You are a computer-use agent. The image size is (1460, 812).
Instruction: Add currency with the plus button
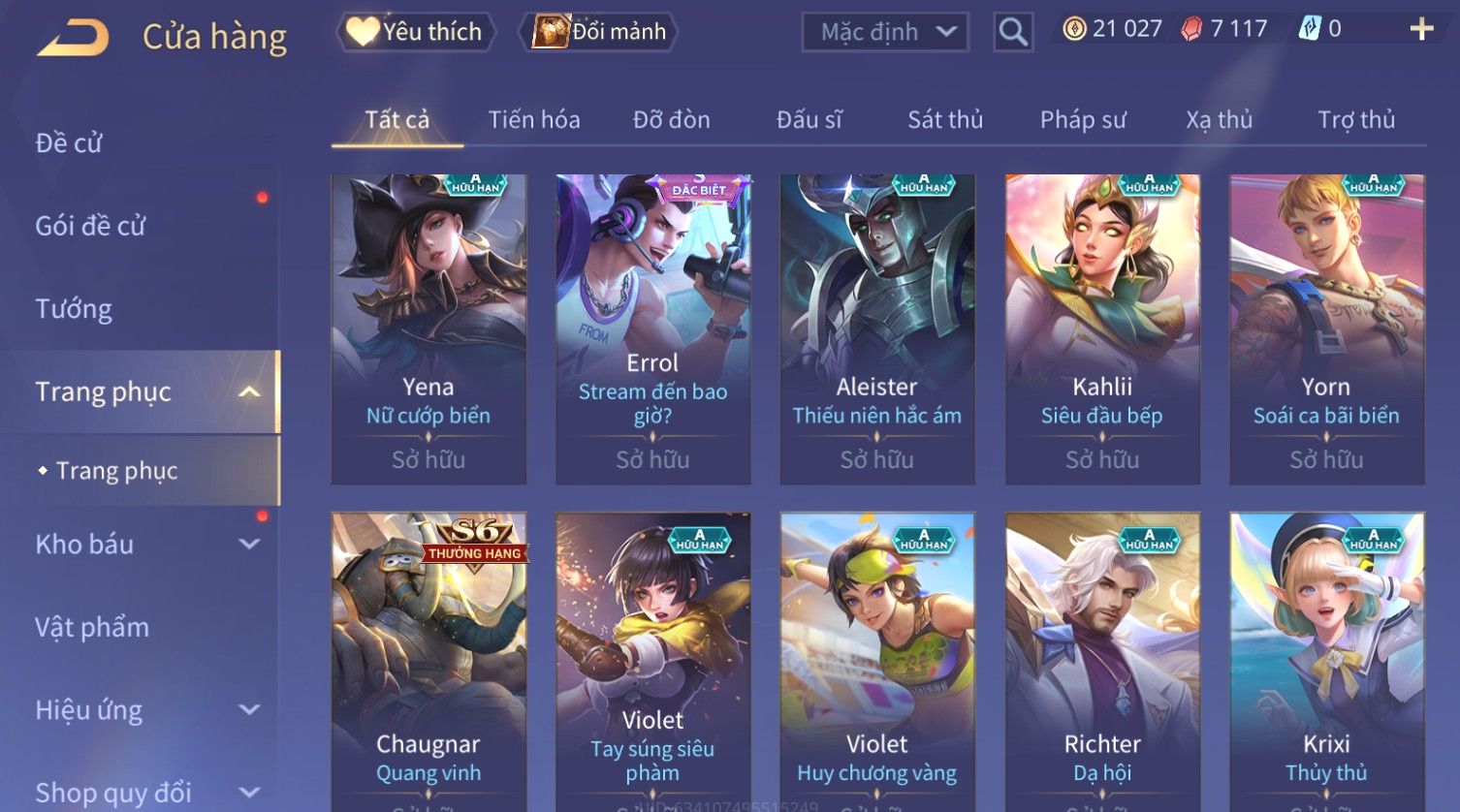(1421, 29)
